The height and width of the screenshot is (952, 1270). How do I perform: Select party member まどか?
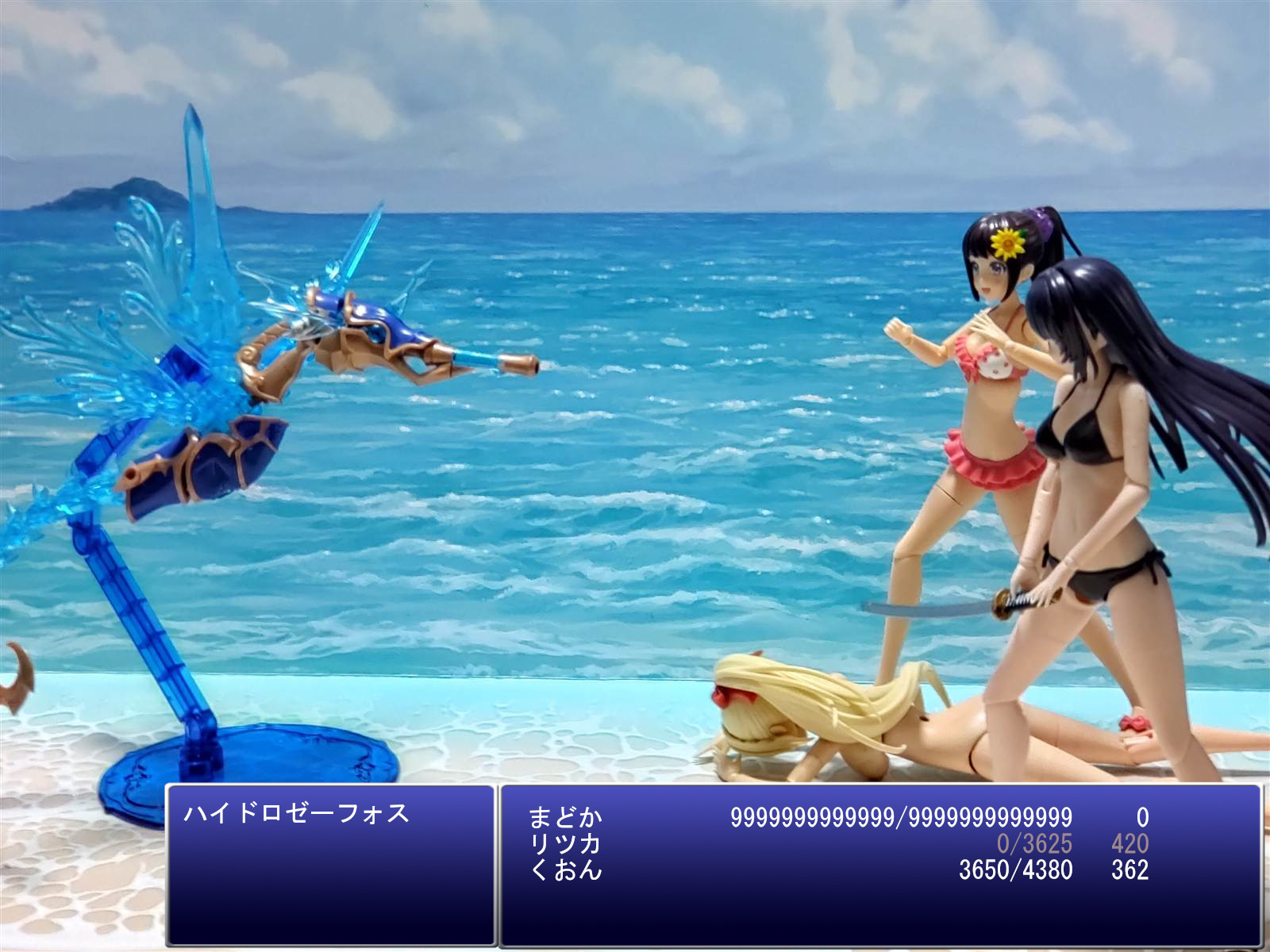click(565, 817)
